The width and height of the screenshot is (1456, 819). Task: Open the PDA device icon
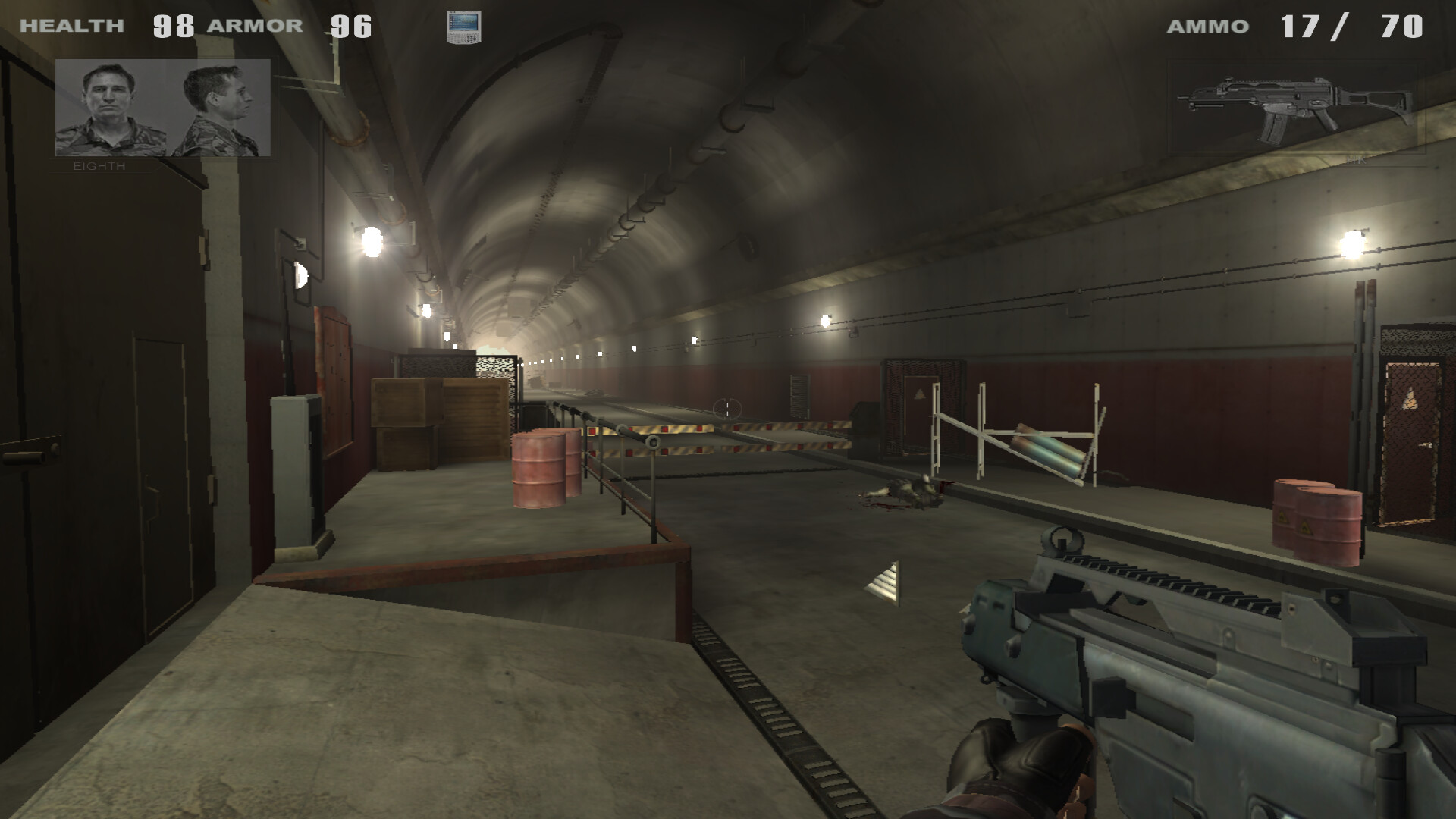click(463, 27)
